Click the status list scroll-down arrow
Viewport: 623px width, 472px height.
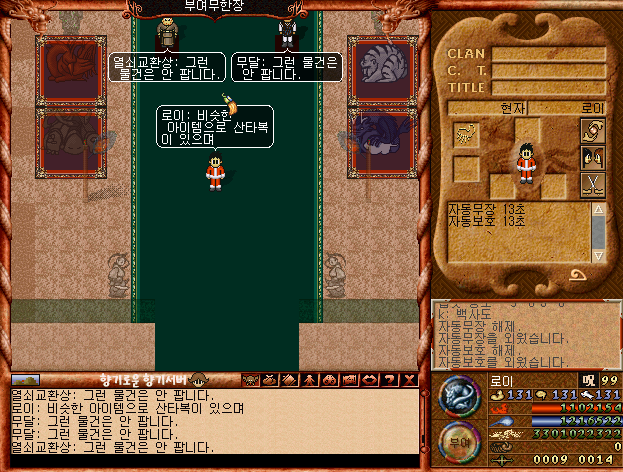pyautogui.click(x=598, y=257)
